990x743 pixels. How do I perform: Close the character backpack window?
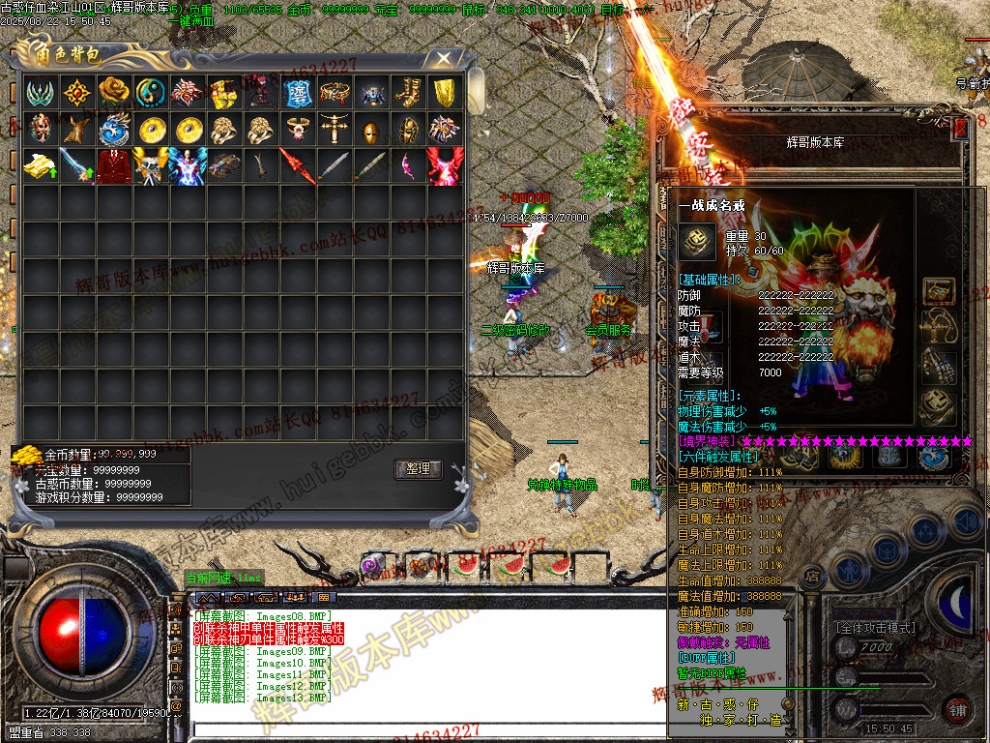pos(443,59)
